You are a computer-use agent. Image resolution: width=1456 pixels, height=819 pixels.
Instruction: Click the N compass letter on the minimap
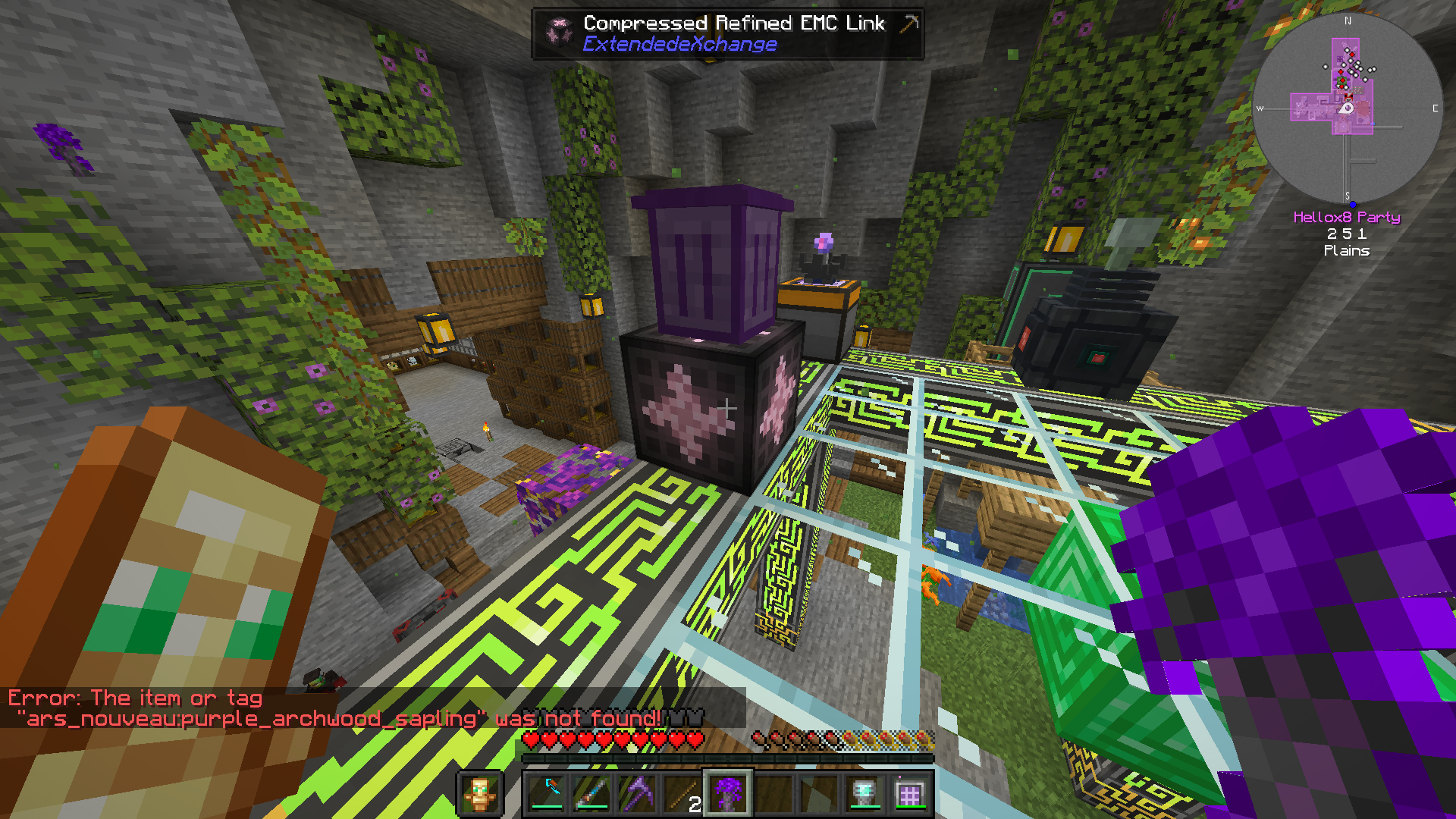(1348, 20)
